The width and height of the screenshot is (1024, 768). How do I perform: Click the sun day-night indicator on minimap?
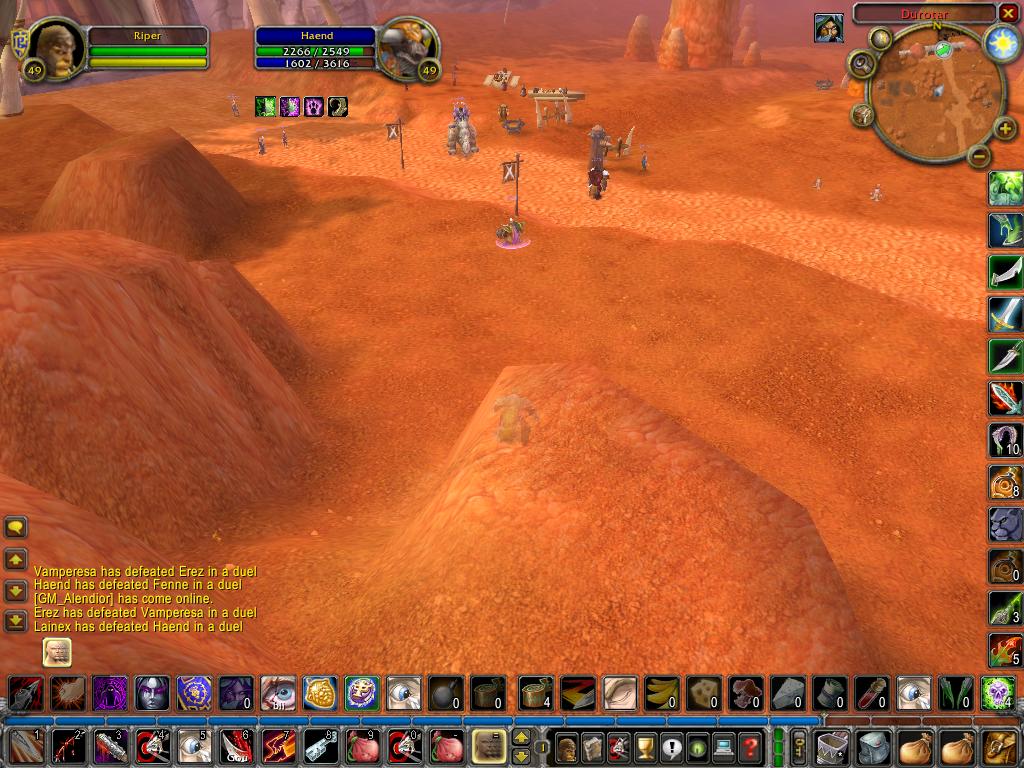coord(999,42)
